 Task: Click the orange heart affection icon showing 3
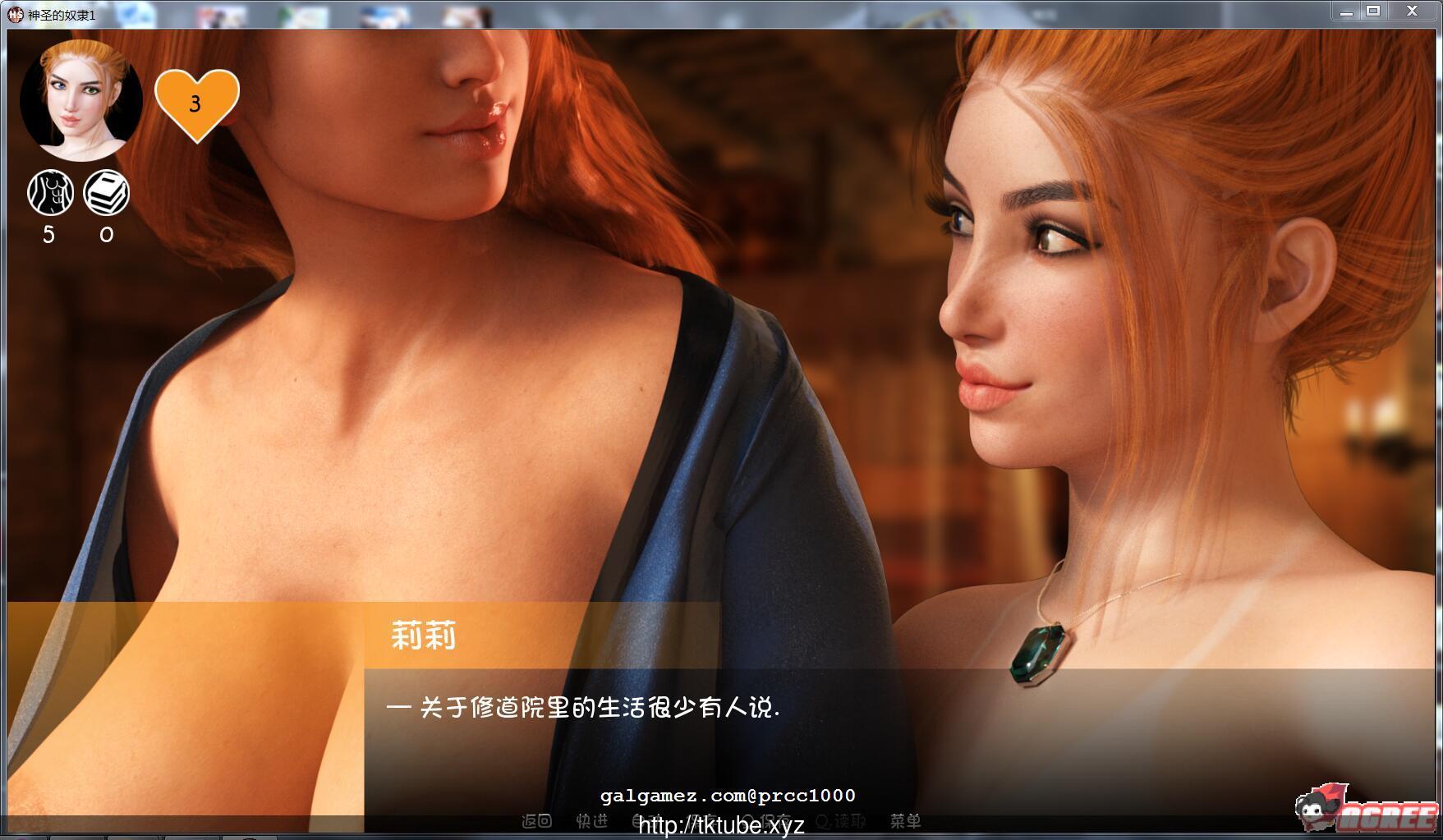[195, 103]
